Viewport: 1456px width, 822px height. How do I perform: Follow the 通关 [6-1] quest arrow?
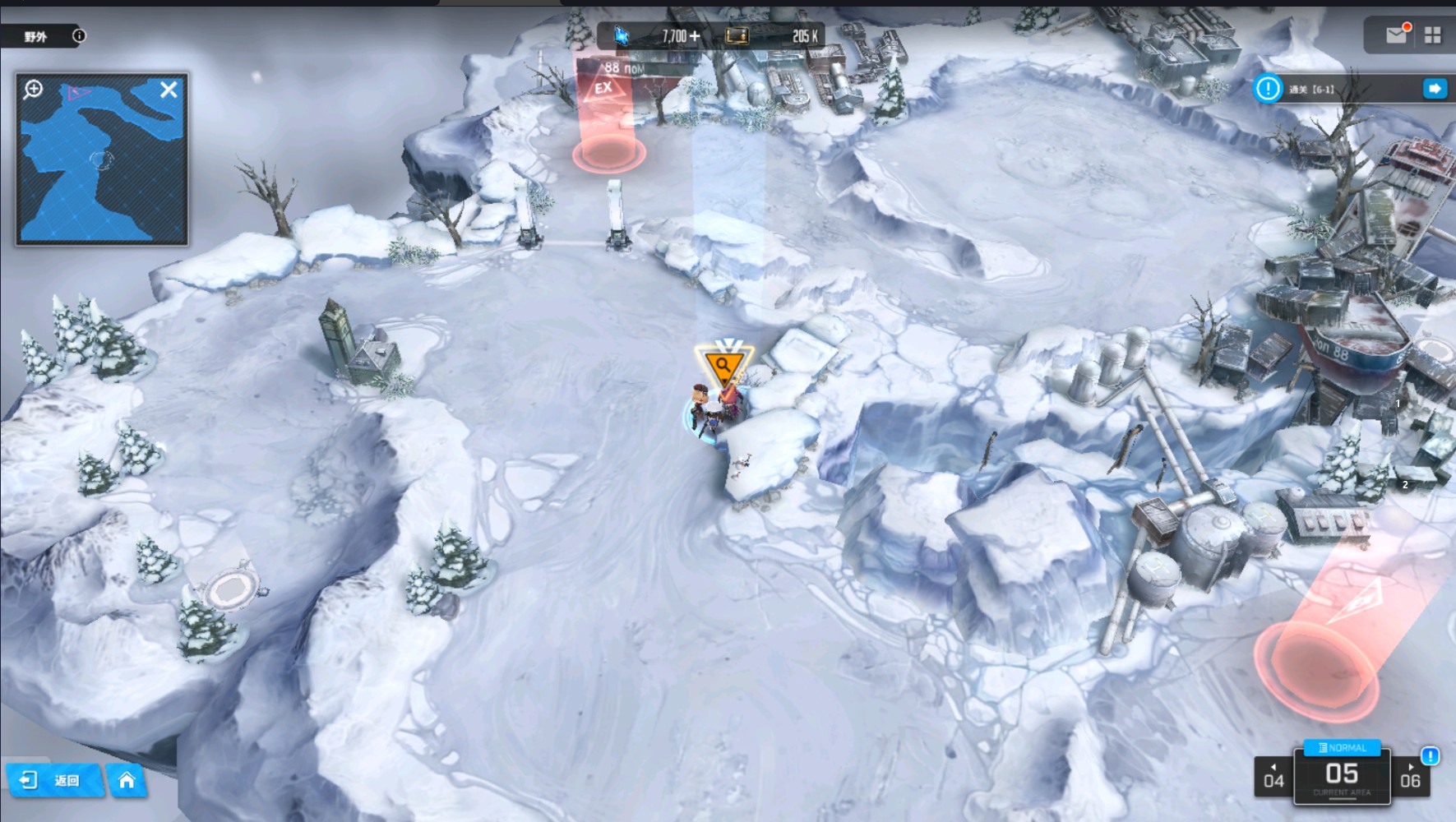coord(1435,89)
